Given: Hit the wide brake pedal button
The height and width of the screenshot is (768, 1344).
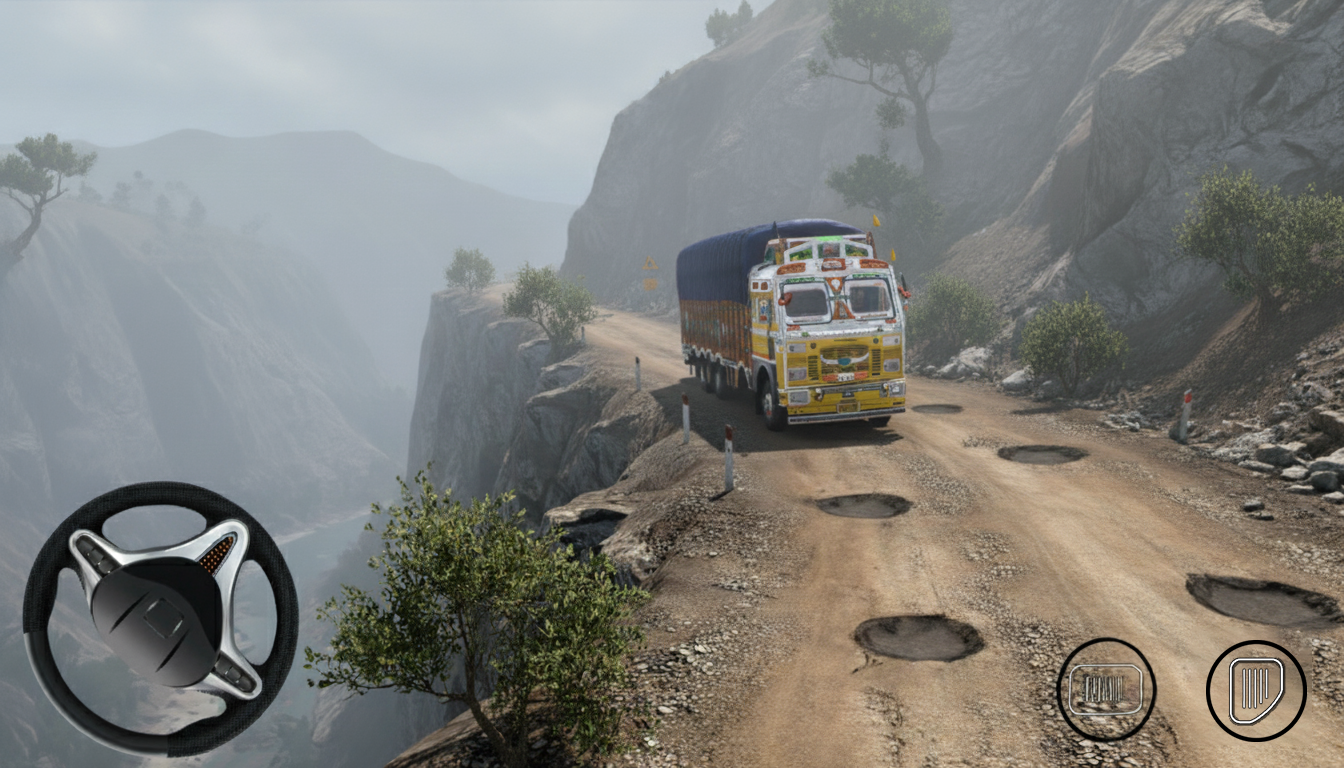Looking at the screenshot, I should pos(1106,689).
